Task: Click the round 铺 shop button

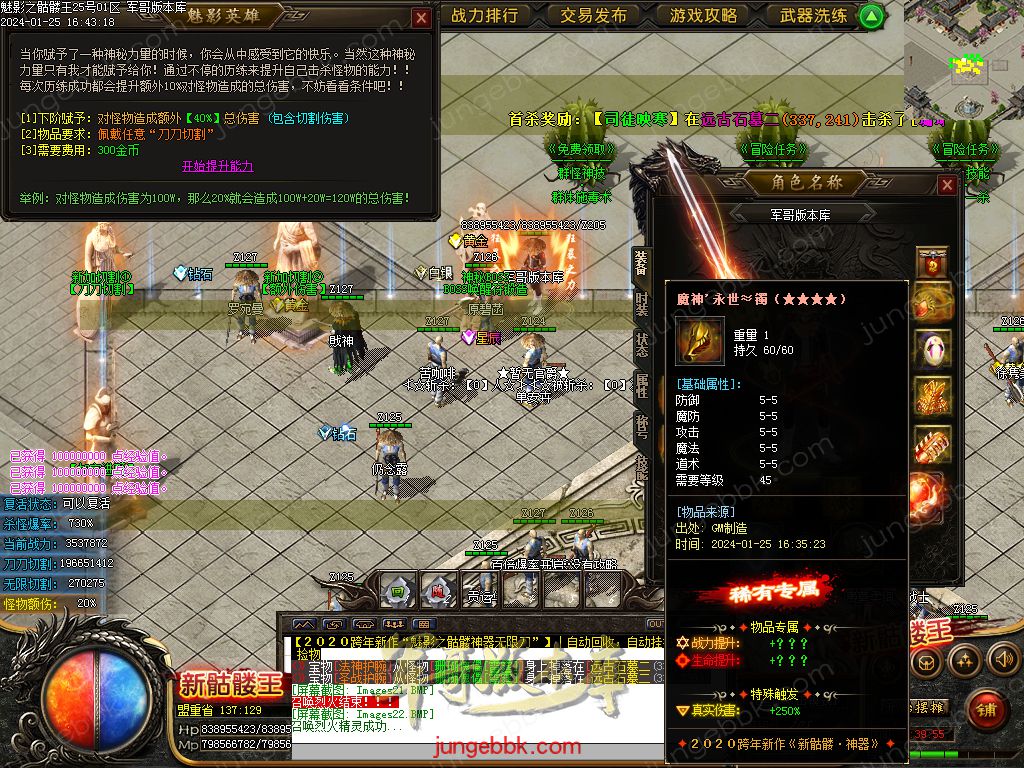Action: pos(986,708)
